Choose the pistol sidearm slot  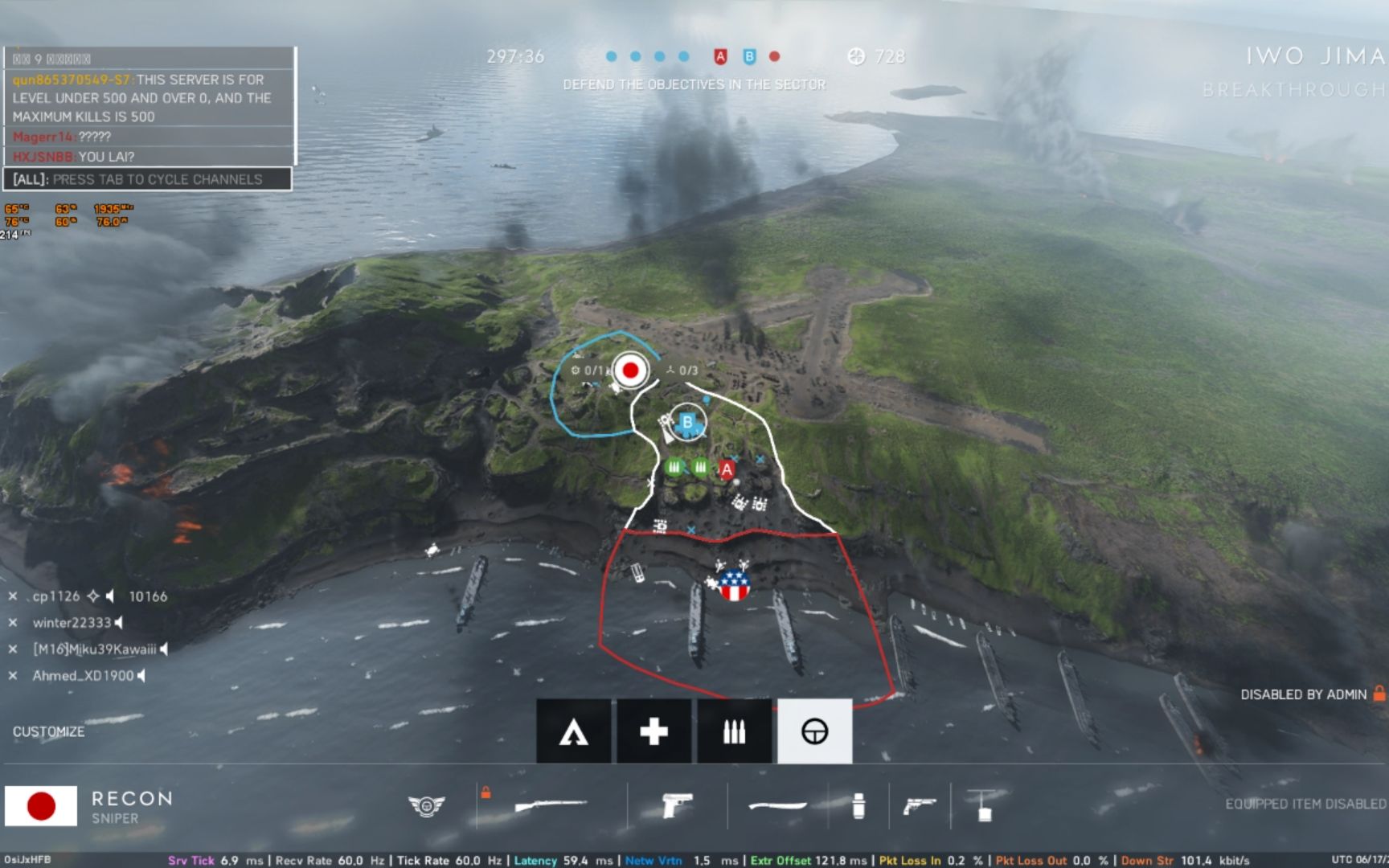click(677, 805)
